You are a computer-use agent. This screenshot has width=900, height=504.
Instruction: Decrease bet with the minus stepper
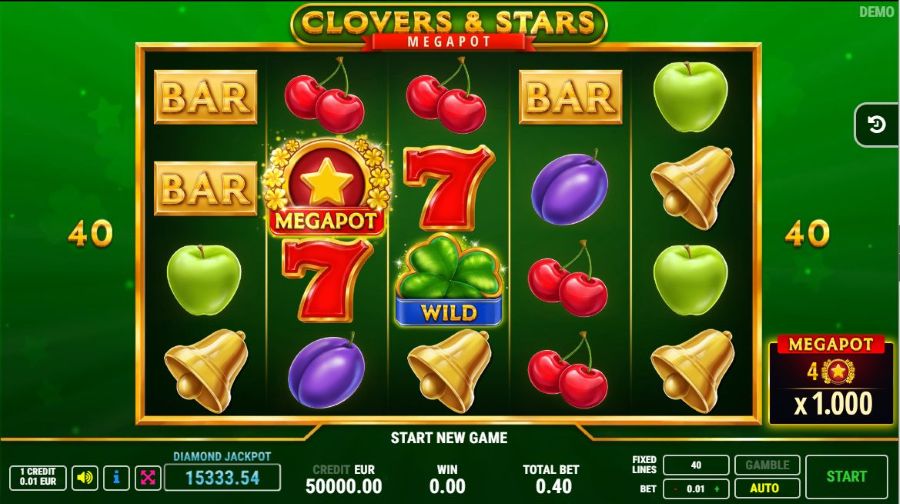[675, 489]
